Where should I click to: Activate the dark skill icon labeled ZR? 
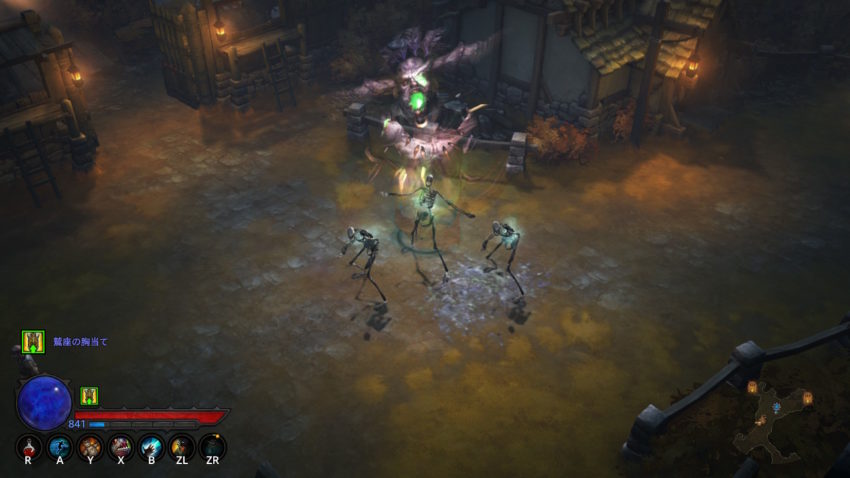(212, 446)
